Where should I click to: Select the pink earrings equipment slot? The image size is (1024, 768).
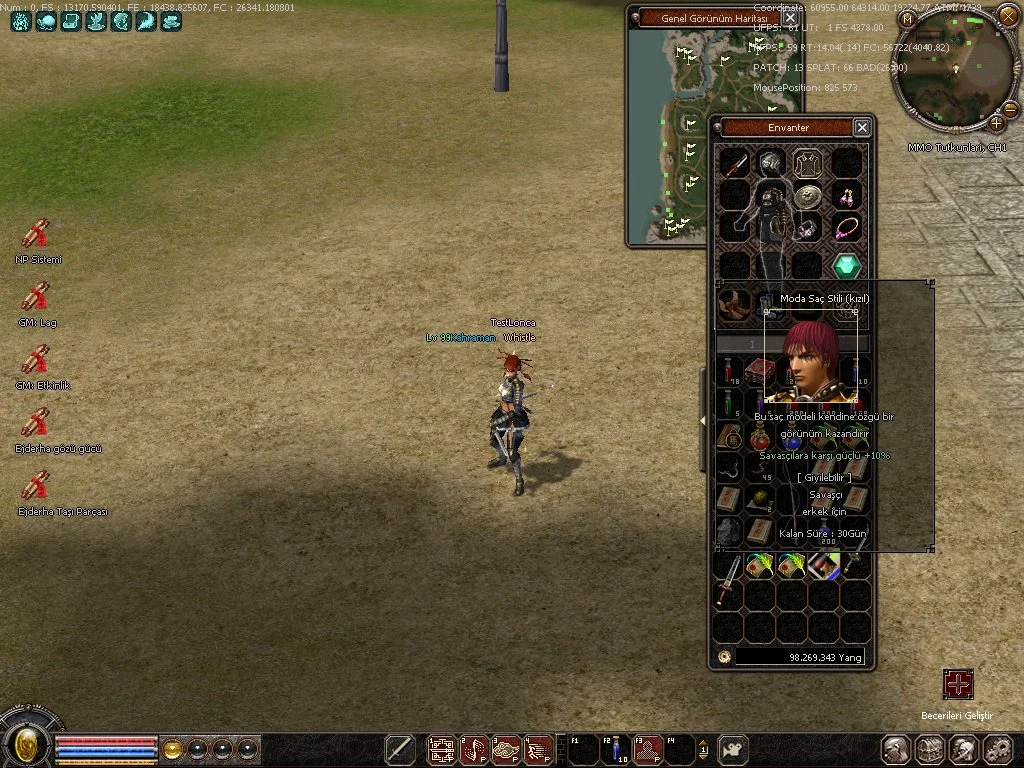click(x=847, y=195)
